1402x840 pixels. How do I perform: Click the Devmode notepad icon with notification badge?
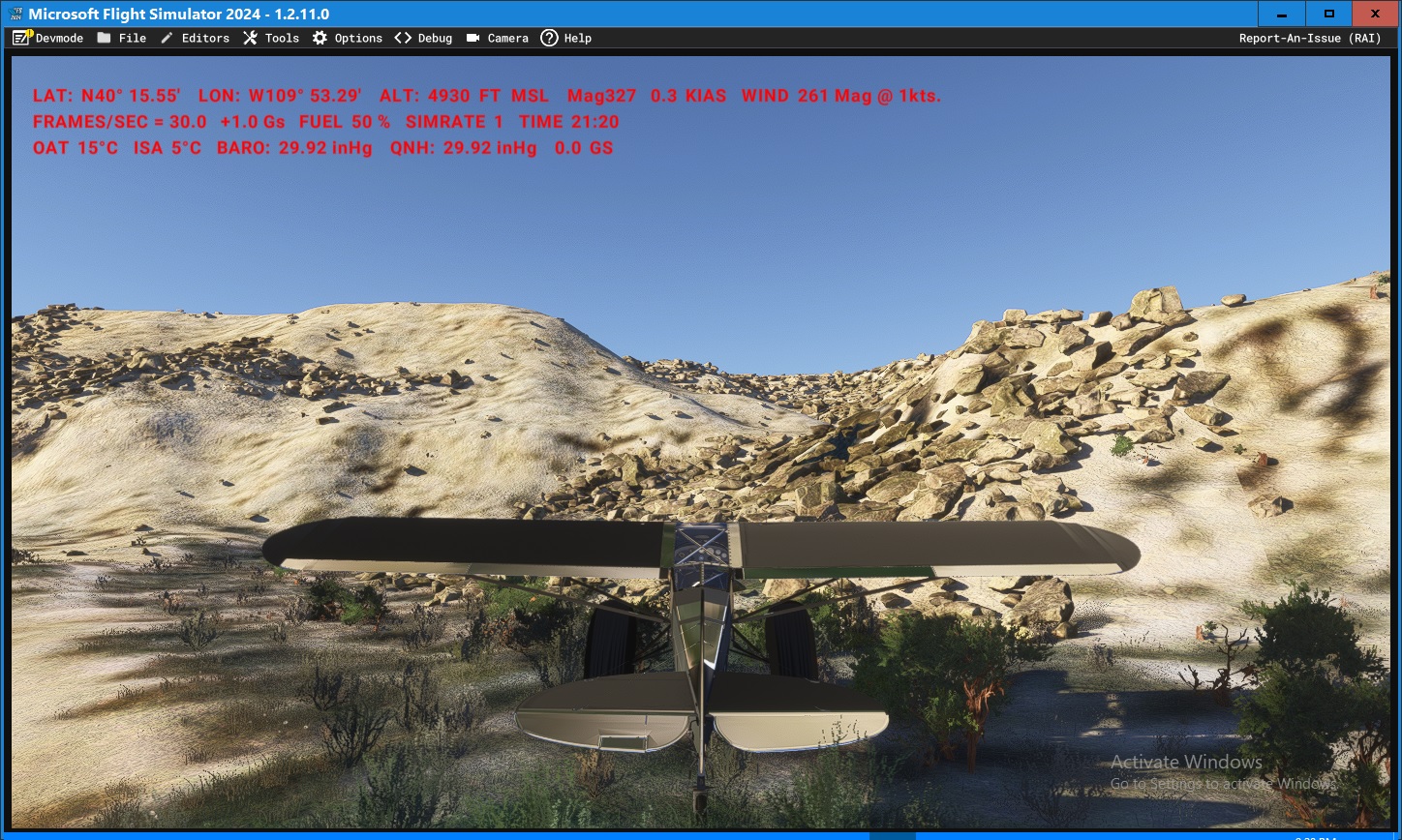tap(21, 38)
